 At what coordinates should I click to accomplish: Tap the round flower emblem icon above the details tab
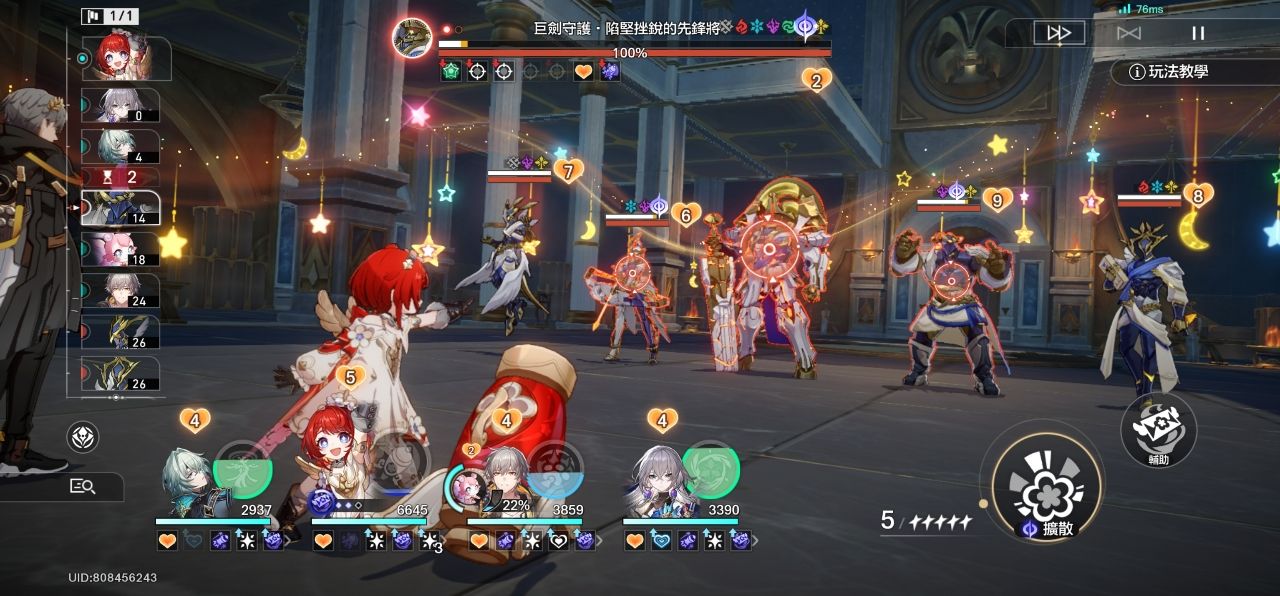[83, 437]
